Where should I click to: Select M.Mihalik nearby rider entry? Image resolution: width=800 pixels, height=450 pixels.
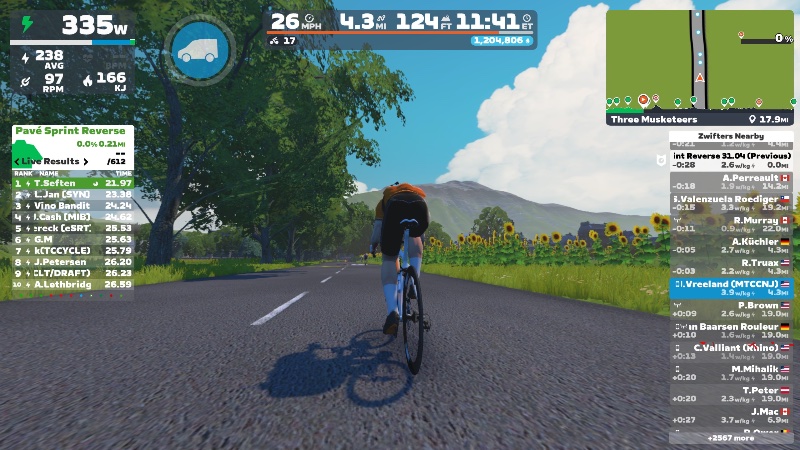tap(730, 373)
